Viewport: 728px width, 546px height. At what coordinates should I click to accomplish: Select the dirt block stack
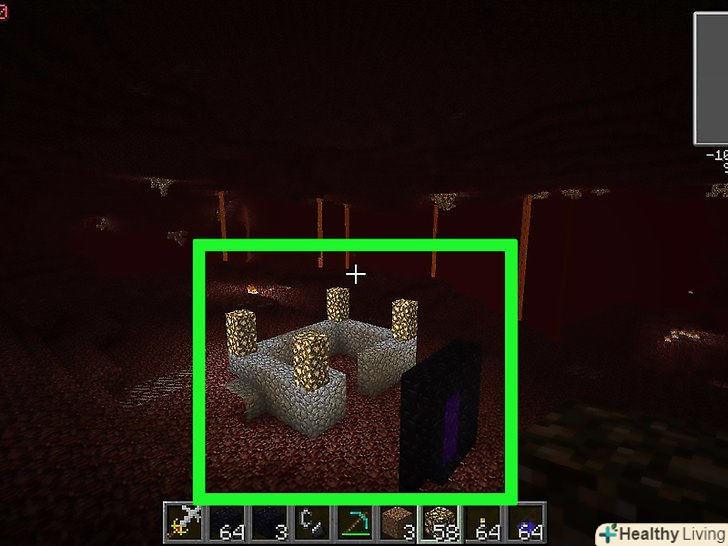(398, 524)
